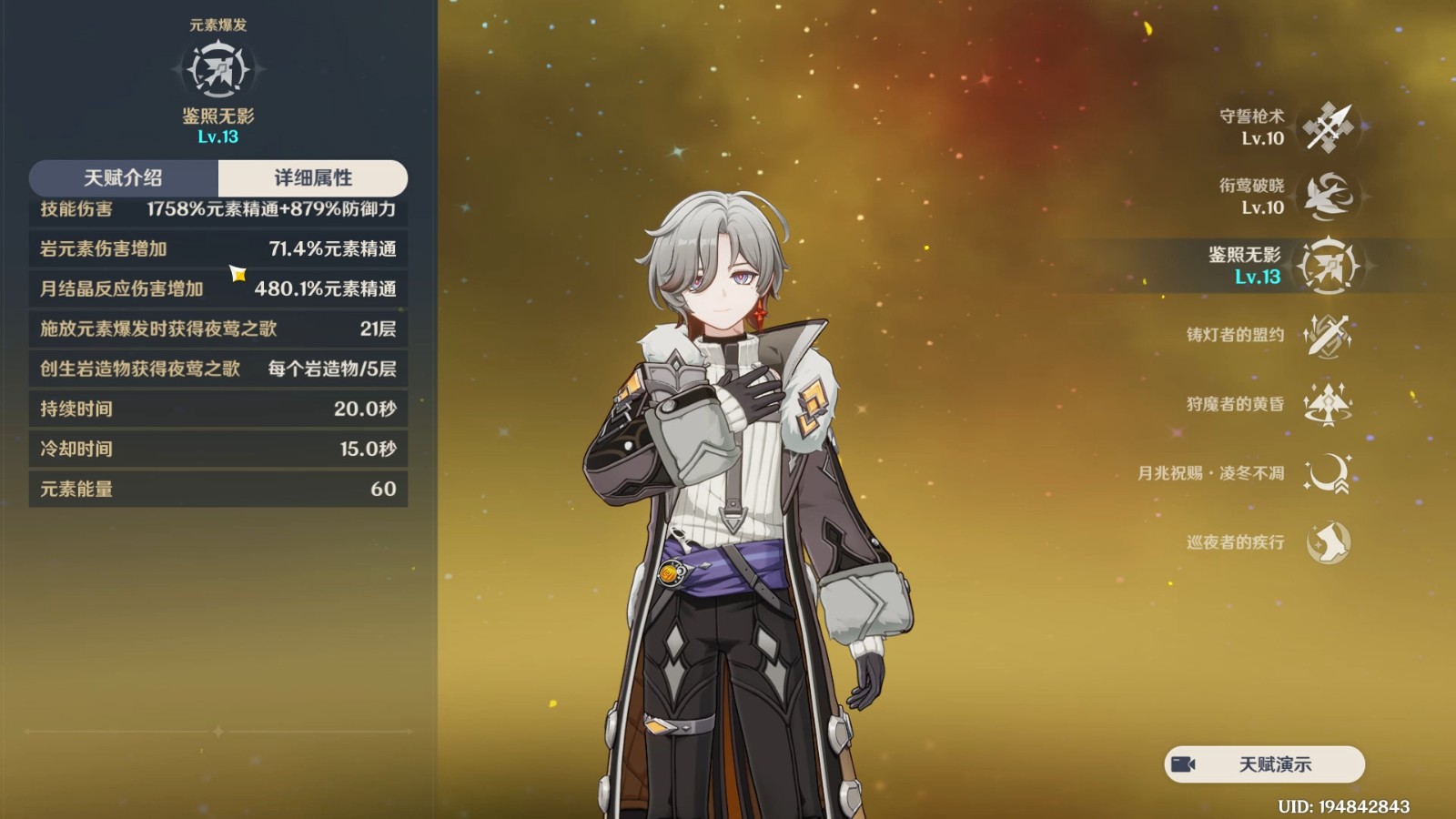Open the 月兆祝赐·凌冬不凋 talent

pyautogui.click(x=1328, y=473)
